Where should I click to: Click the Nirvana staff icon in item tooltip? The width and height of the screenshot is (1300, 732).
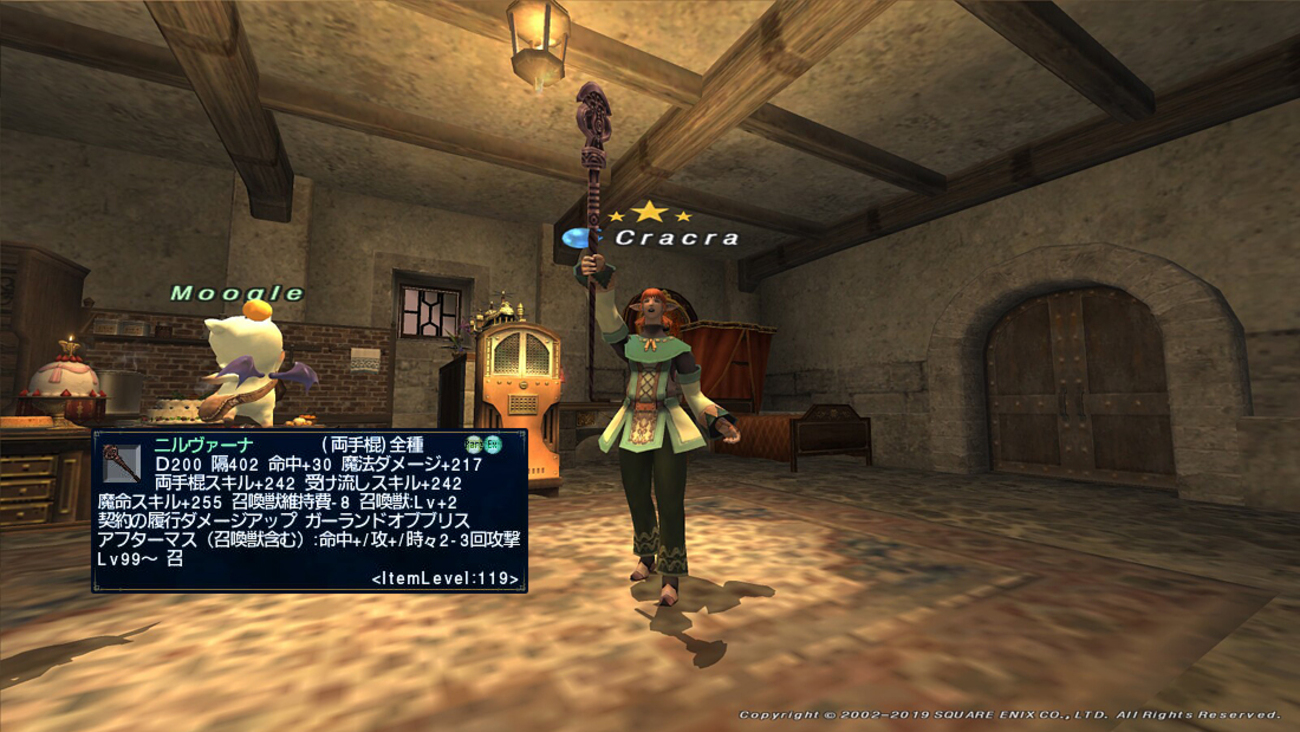click(x=122, y=462)
